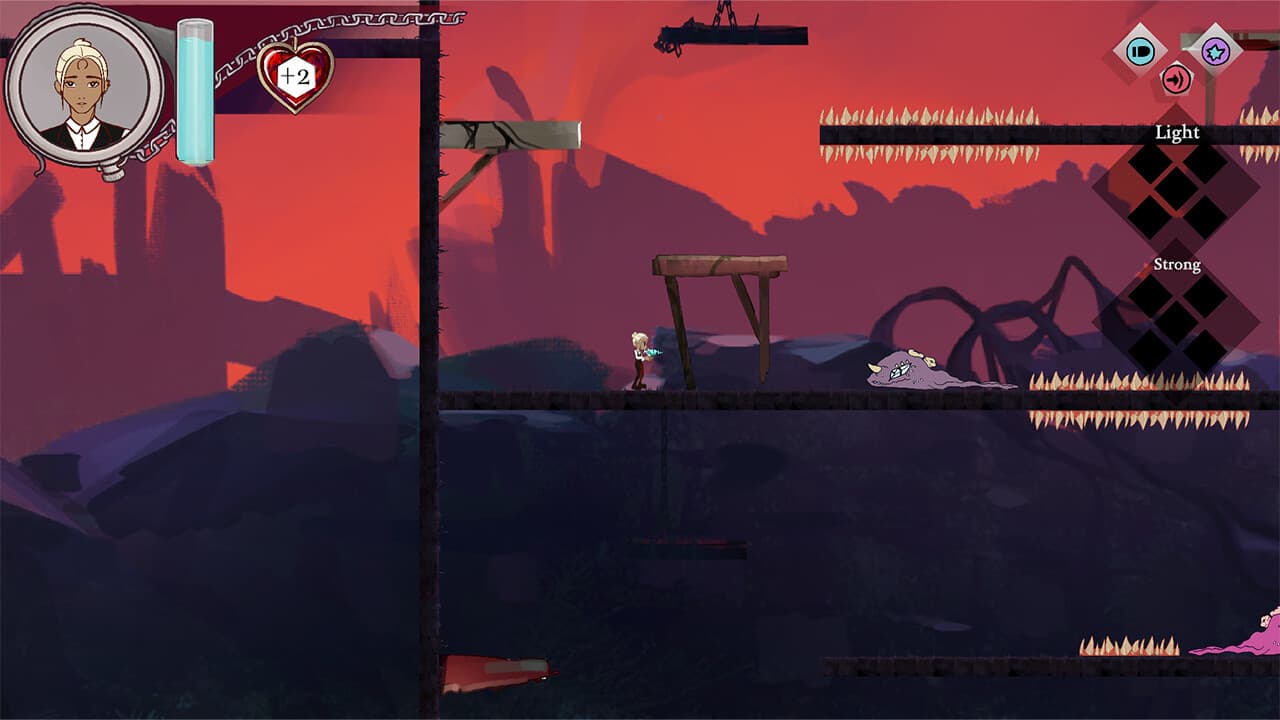The image size is (1280, 720).
Task: Select the red arrow ability badge
Action: click(1175, 78)
